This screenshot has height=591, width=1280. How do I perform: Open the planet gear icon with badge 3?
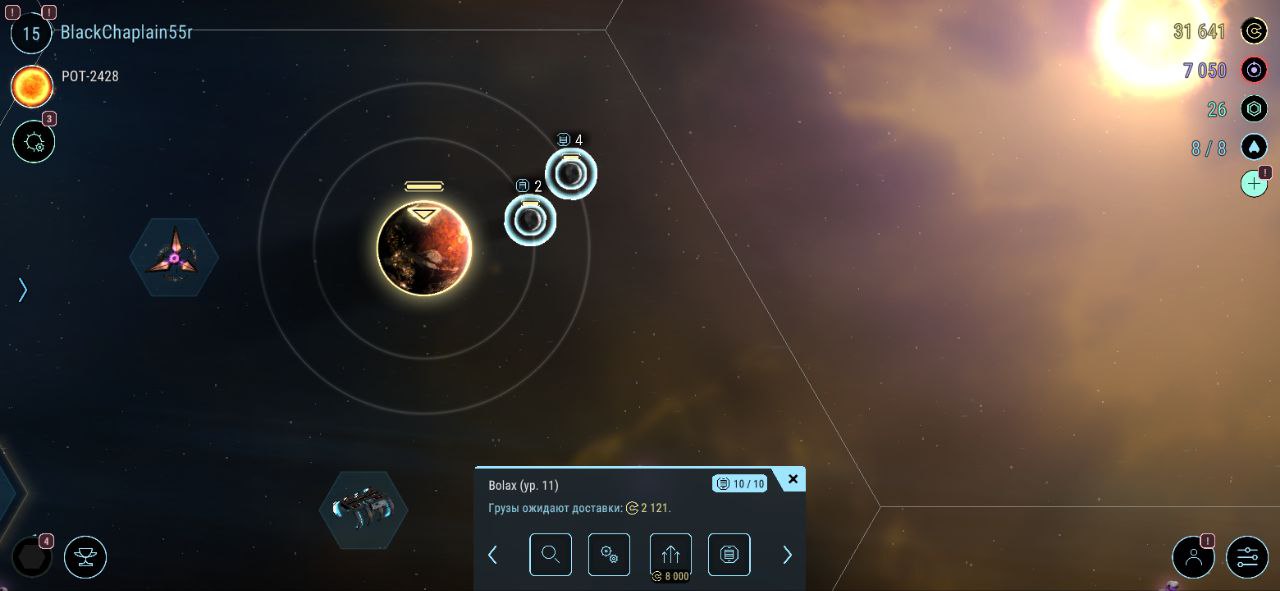[33, 141]
